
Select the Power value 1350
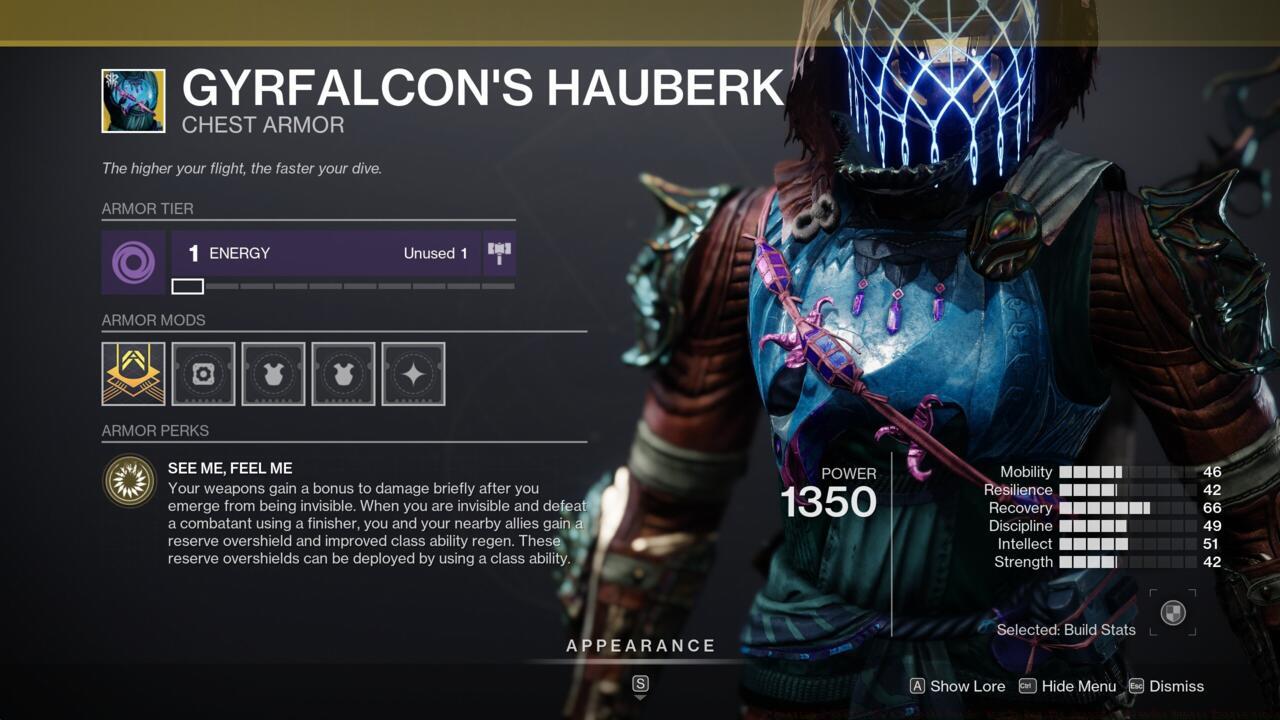coord(830,501)
